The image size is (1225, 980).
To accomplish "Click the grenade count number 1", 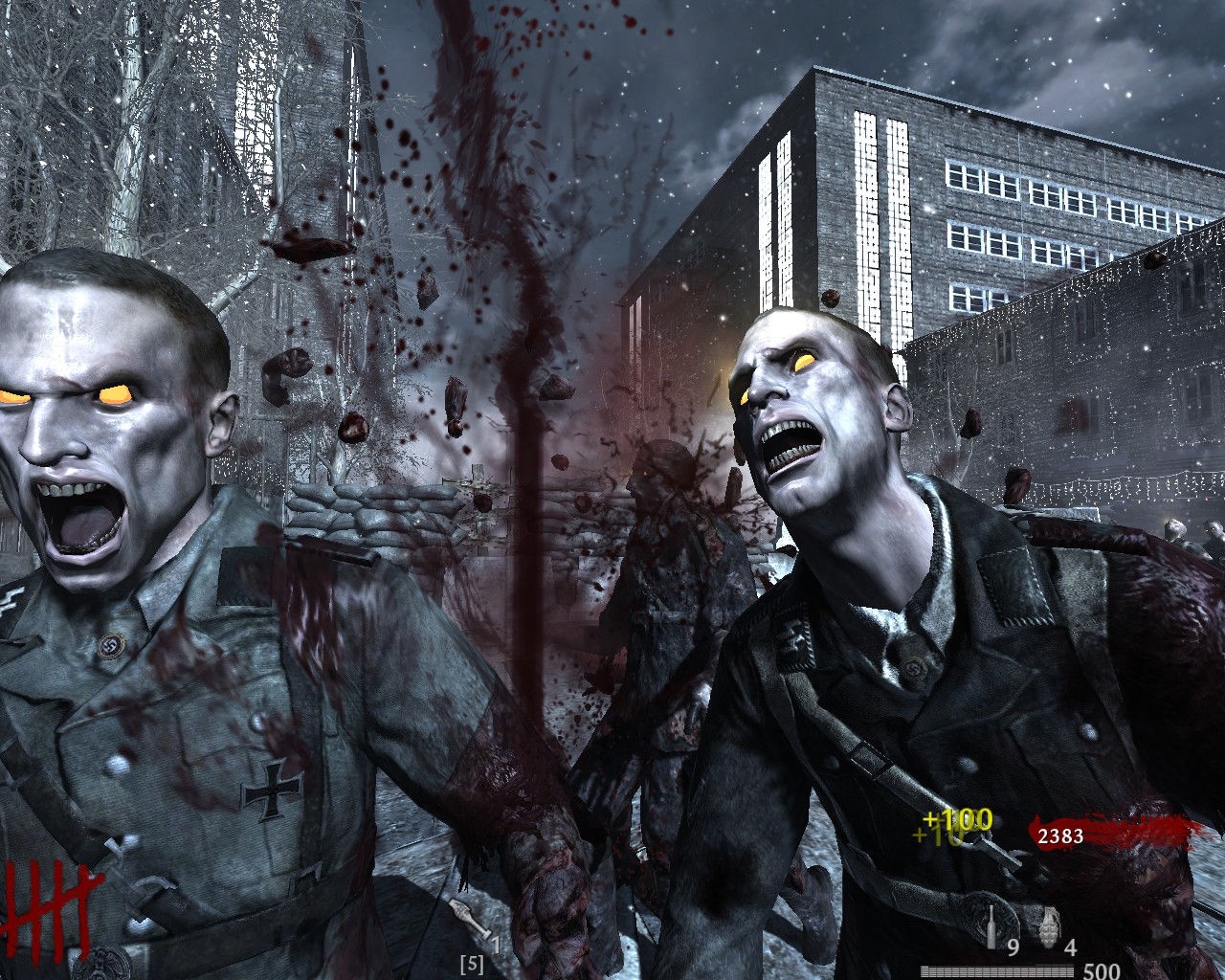I will coord(495,944).
